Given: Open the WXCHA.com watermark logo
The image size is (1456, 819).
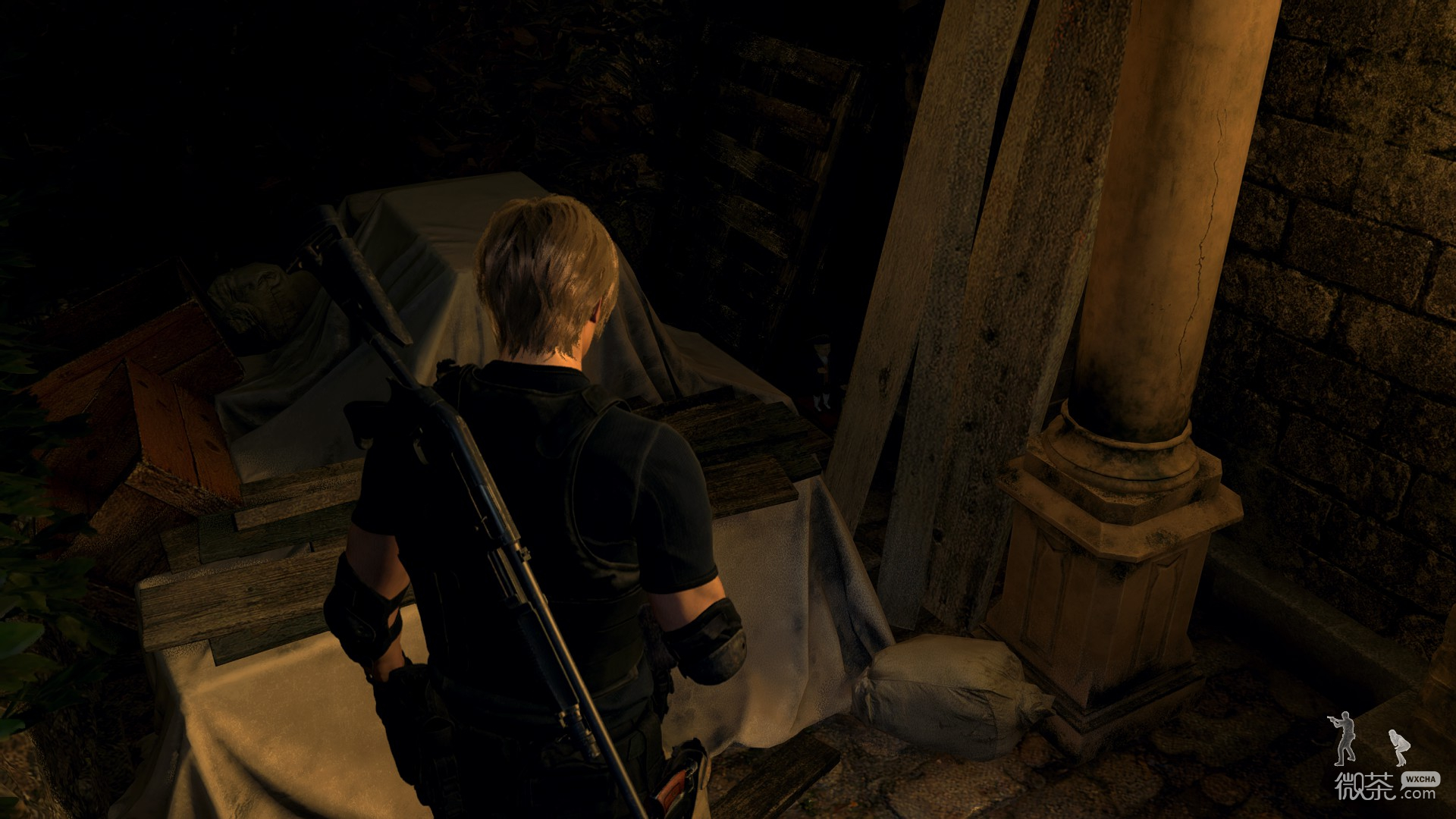Looking at the screenshot, I should pos(1387,786).
